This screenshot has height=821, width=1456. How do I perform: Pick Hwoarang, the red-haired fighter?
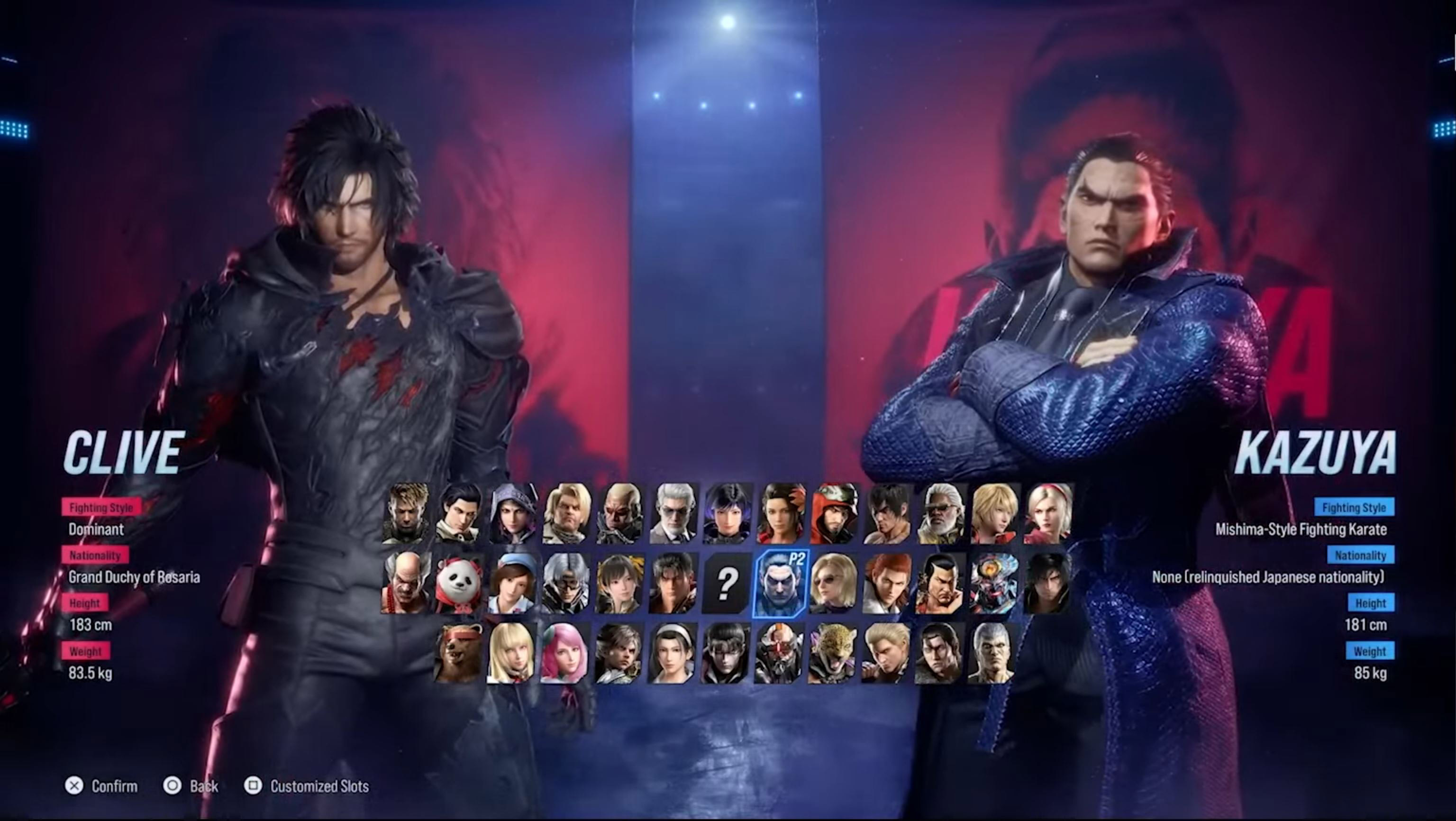point(887,583)
